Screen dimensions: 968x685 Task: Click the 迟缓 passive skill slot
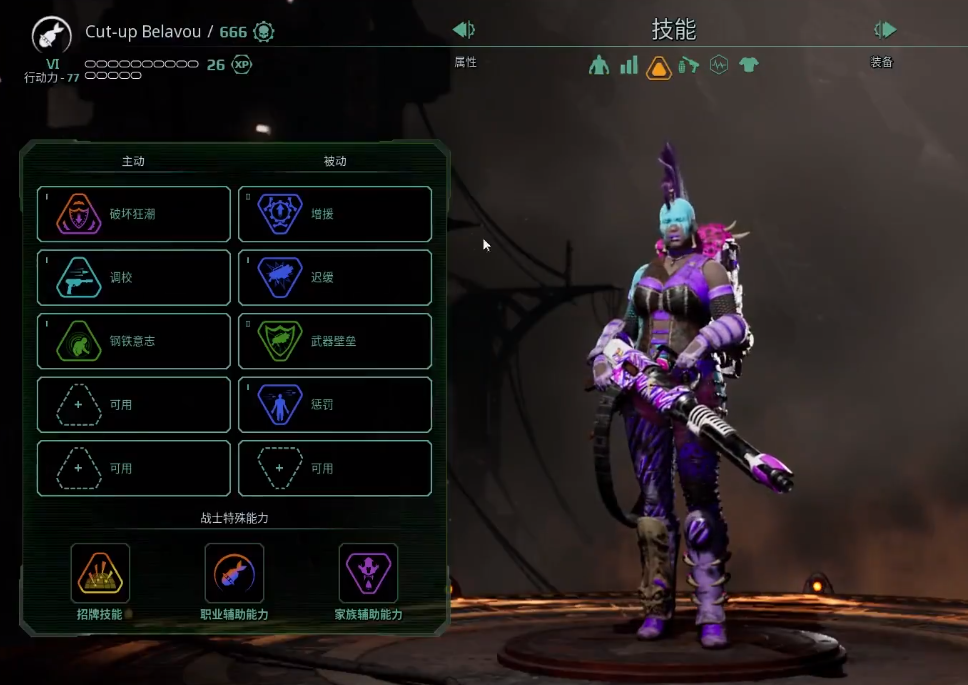[x=335, y=278]
